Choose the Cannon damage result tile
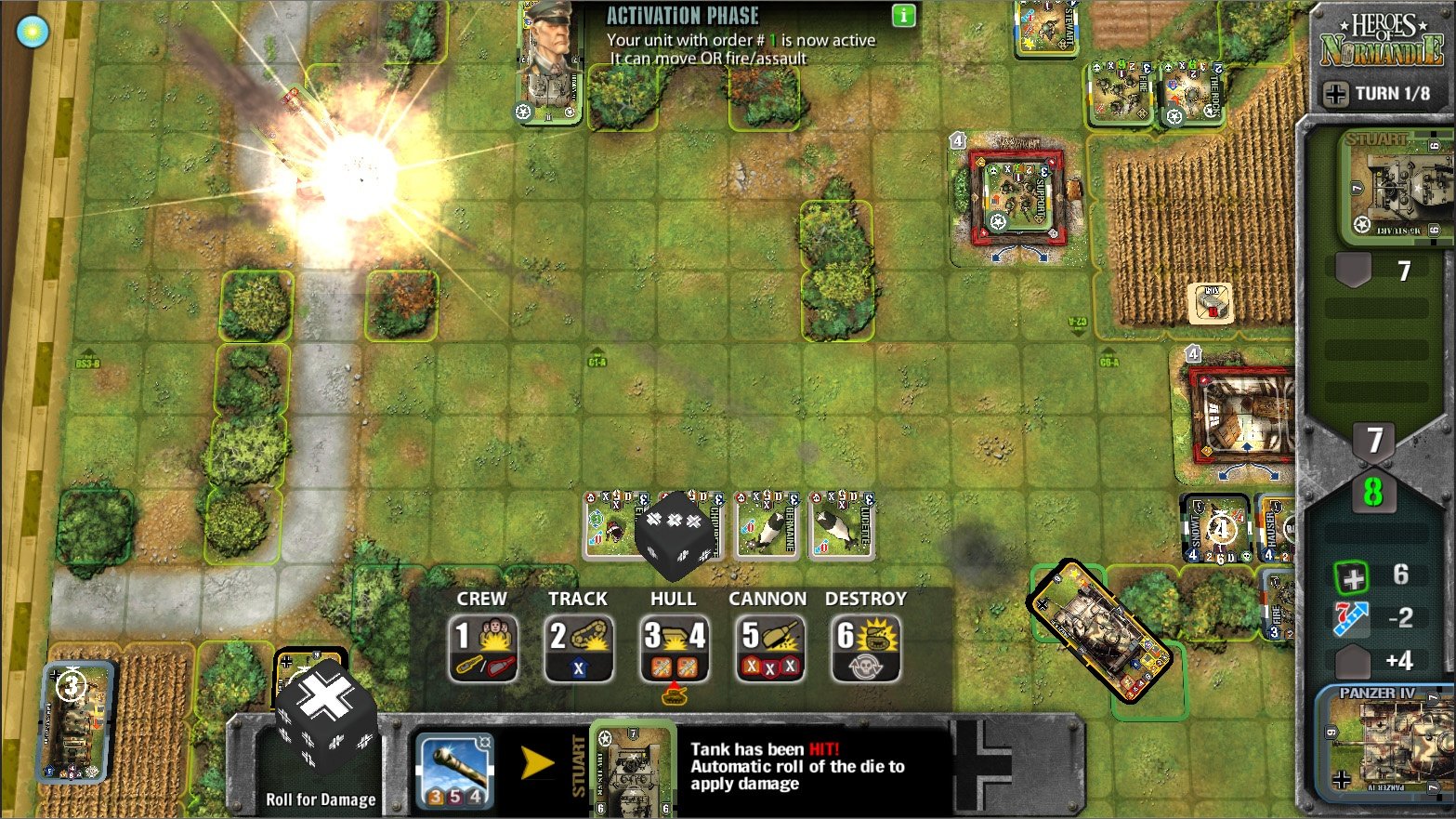This screenshot has width=1456, height=819. 769,647
